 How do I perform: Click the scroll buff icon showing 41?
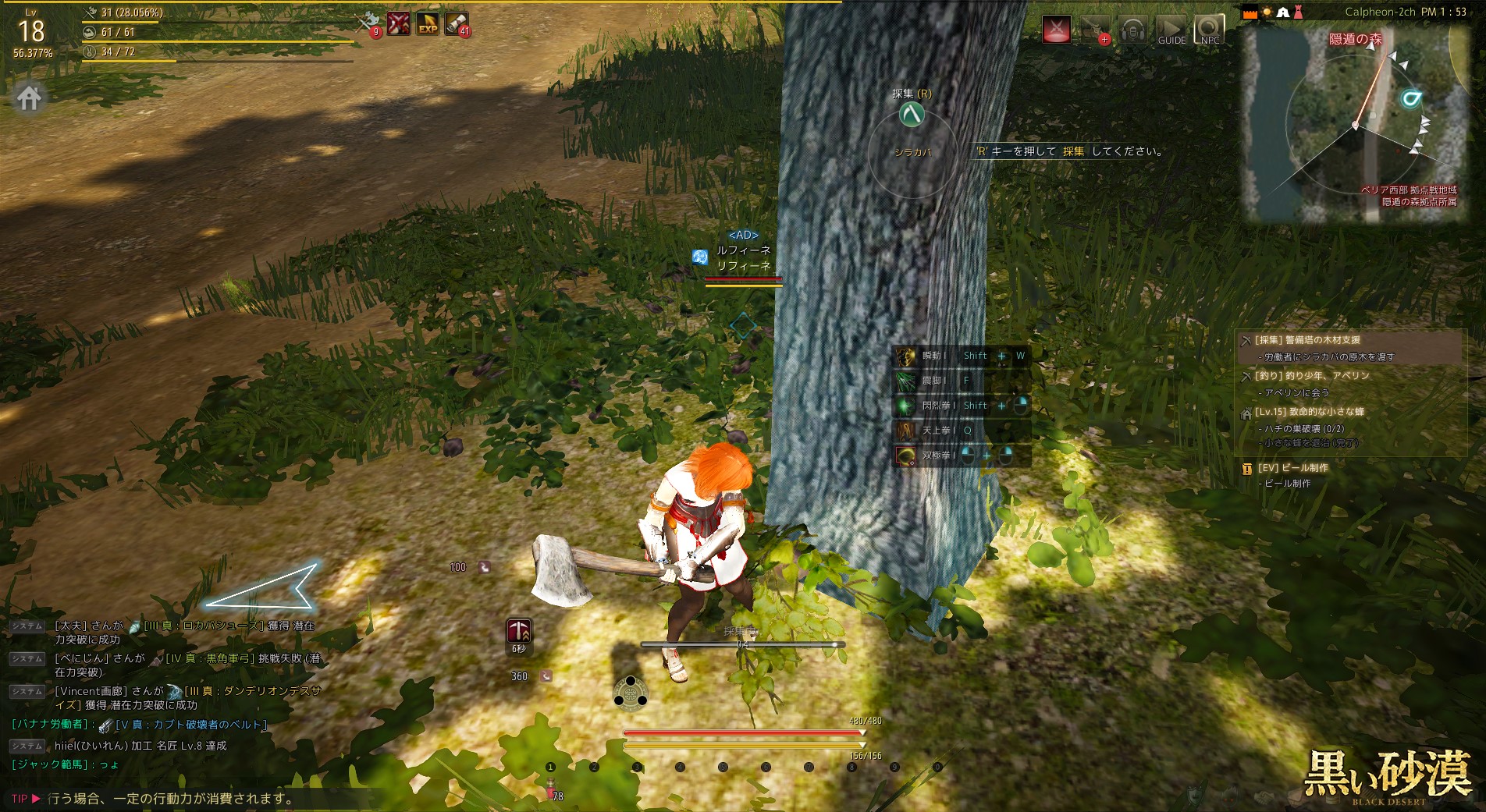click(x=457, y=24)
